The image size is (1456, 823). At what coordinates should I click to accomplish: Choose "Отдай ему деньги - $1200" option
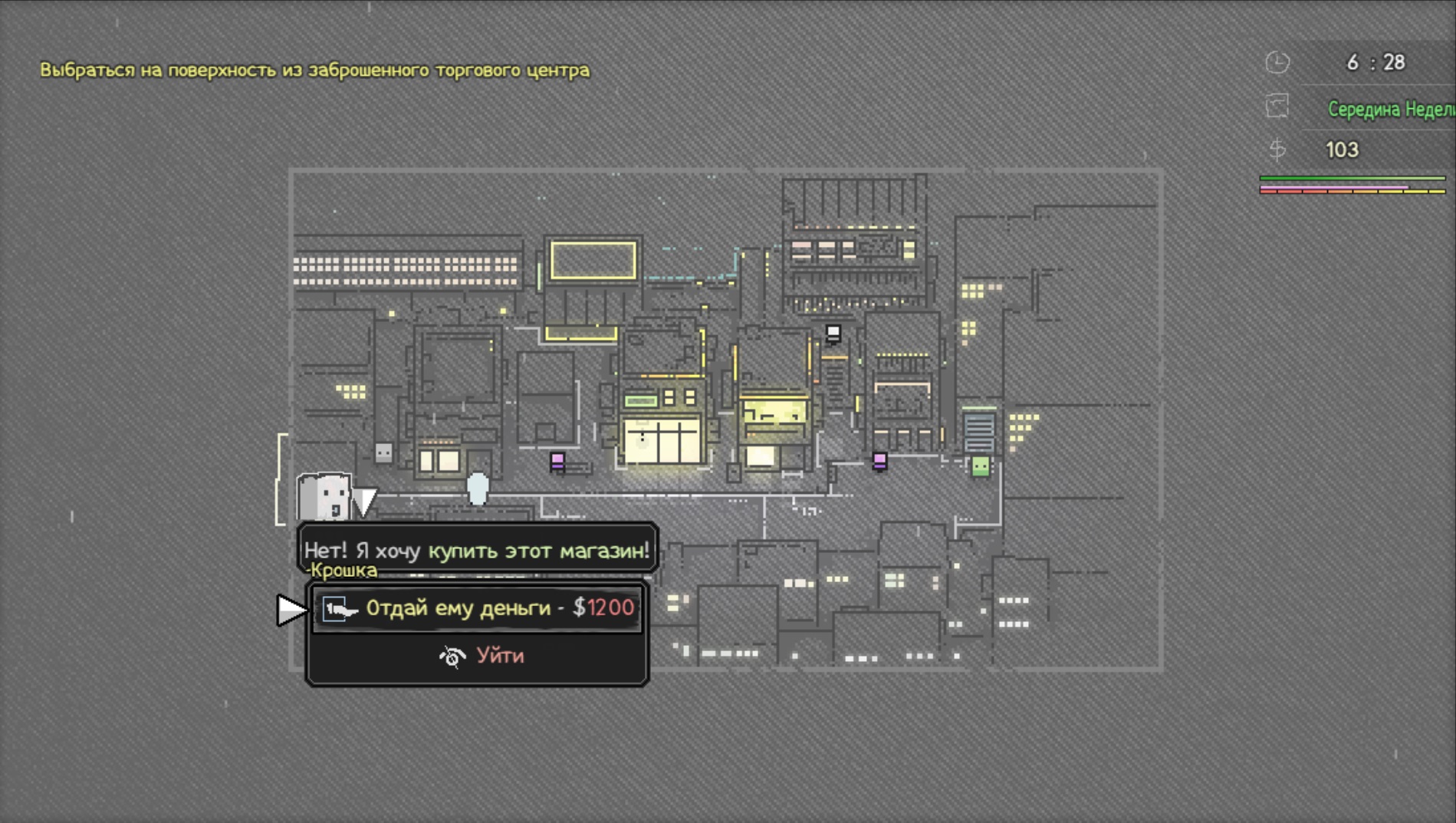pos(478,608)
